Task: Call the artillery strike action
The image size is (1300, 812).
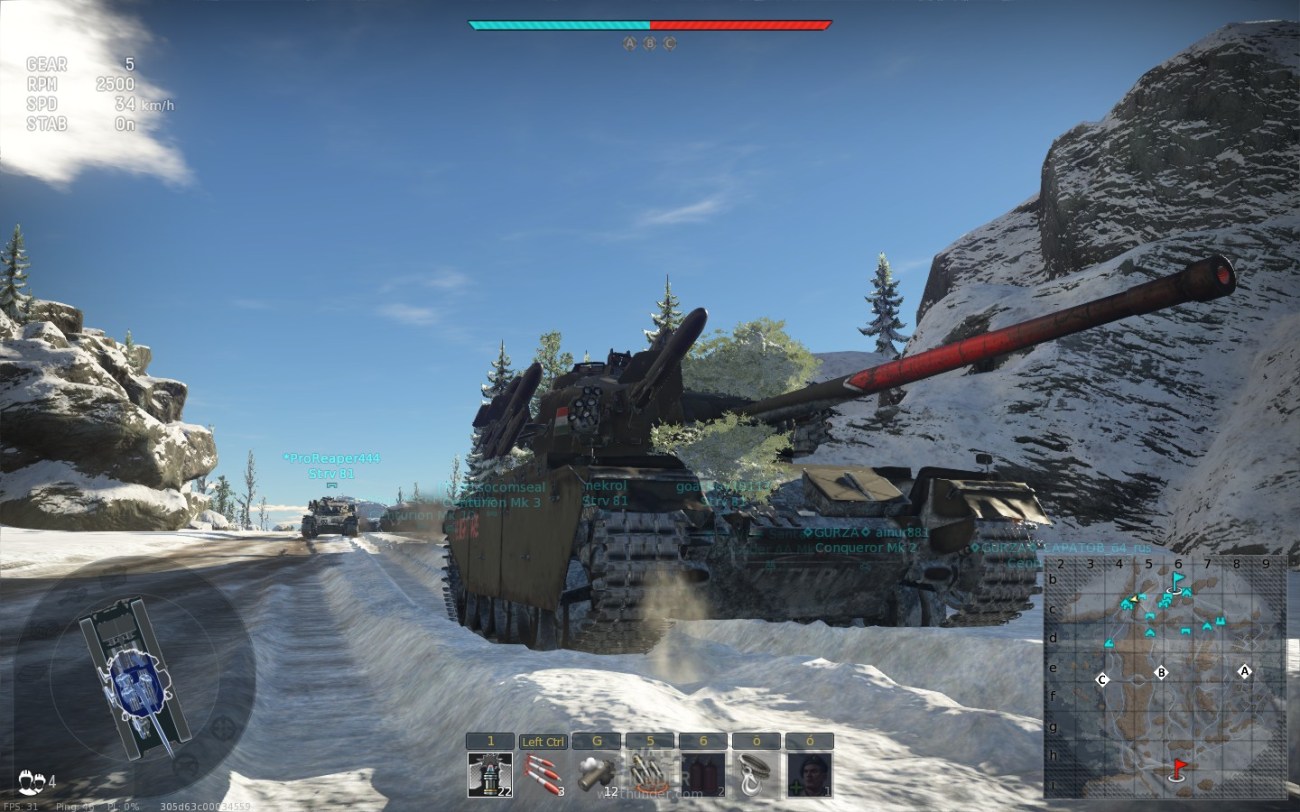Action: point(649,773)
